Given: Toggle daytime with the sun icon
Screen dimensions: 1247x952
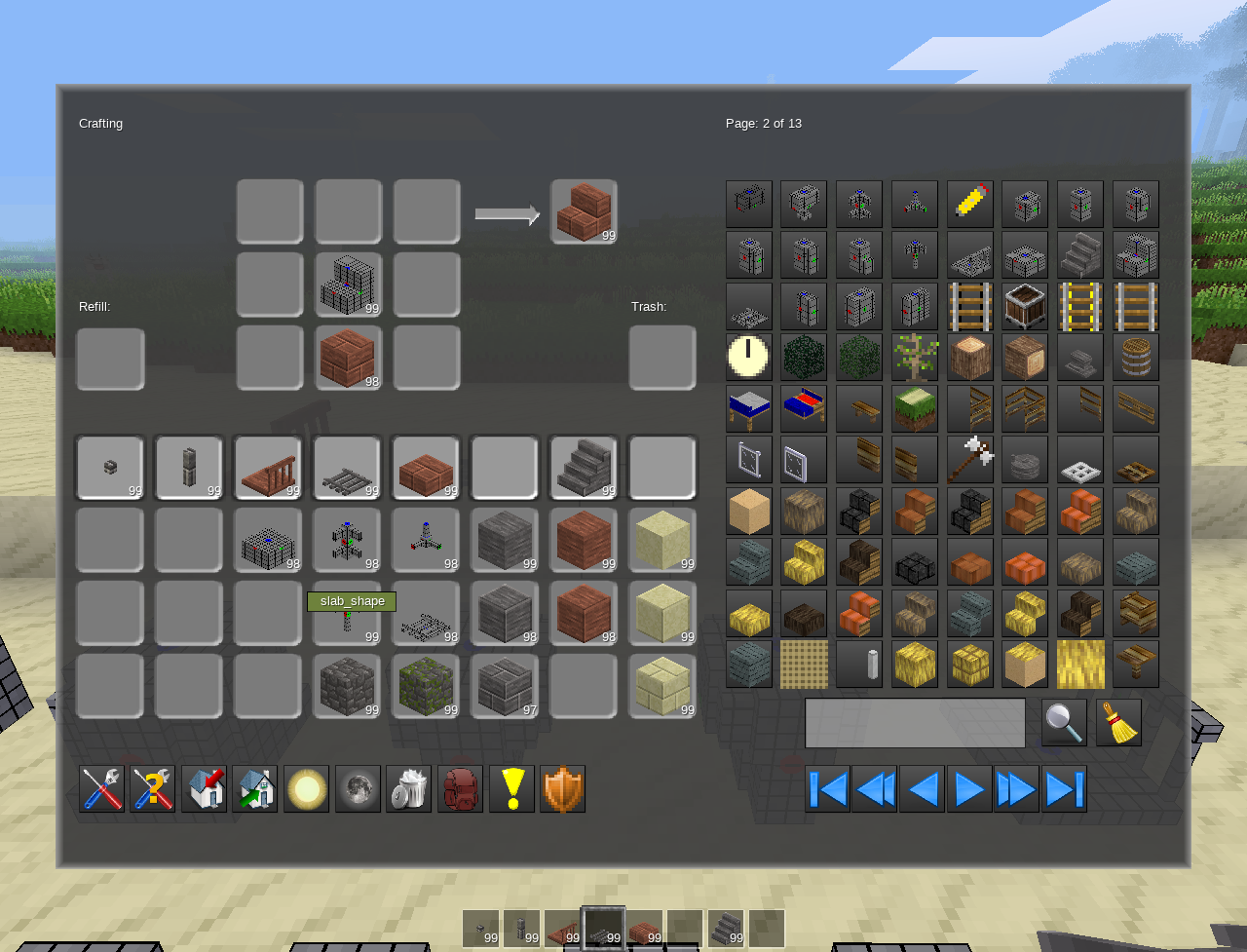Looking at the screenshot, I should [307, 788].
